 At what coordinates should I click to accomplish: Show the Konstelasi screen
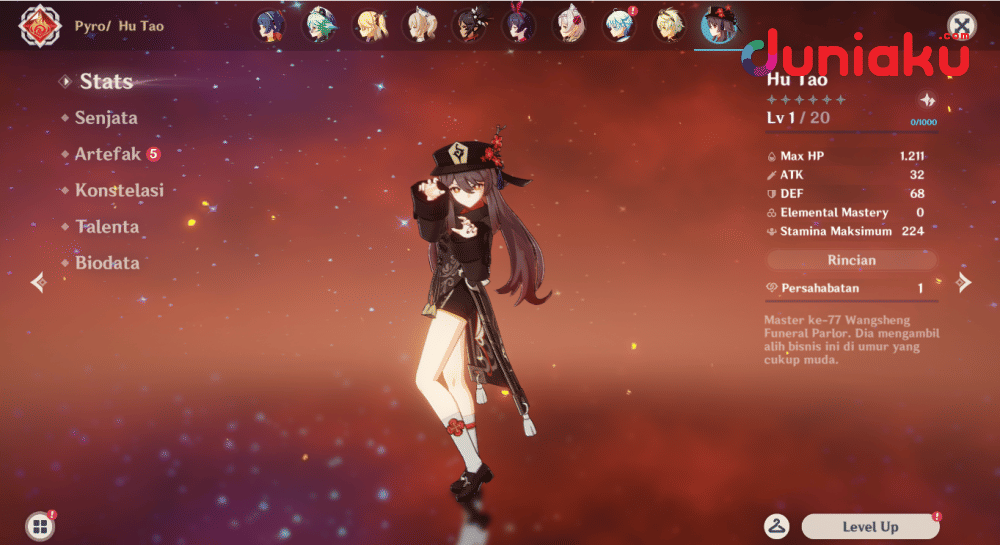click(x=118, y=190)
